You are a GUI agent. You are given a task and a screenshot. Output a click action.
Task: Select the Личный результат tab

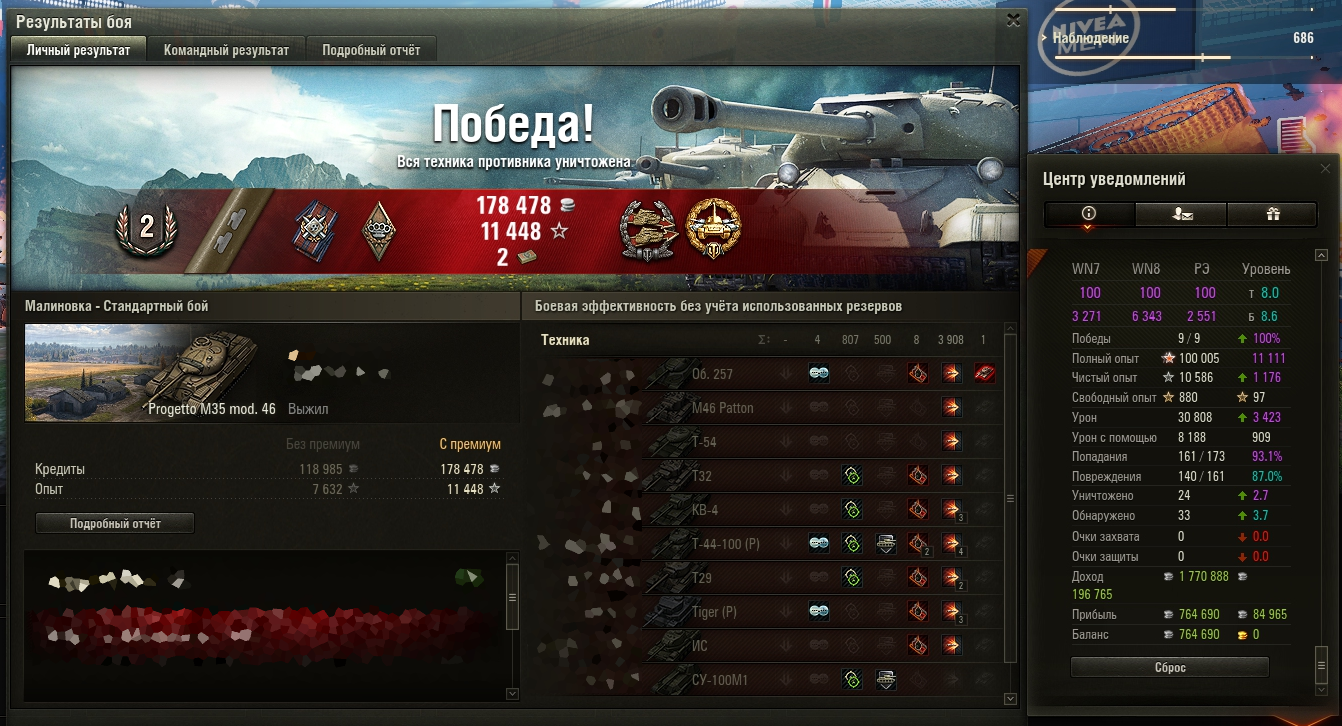78,50
